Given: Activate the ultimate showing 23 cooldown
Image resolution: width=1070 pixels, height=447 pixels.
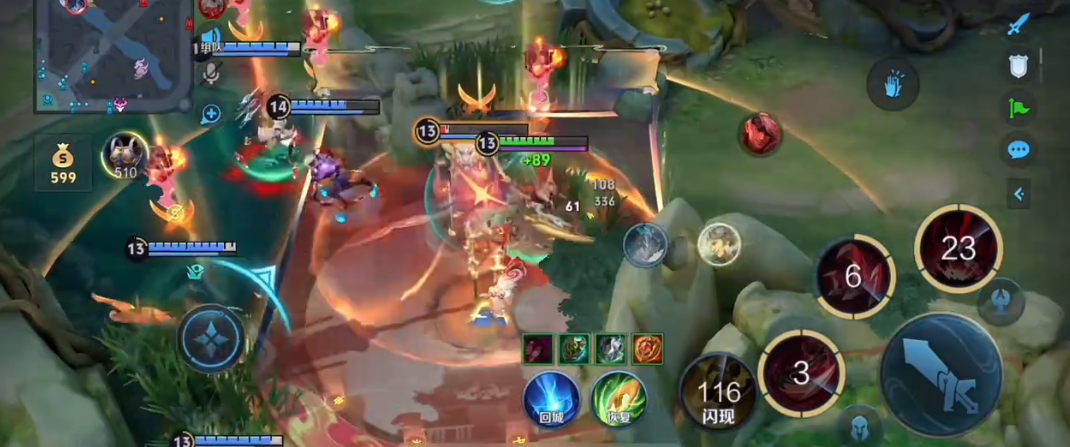Looking at the screenshot, I should [x=958, y=248].
